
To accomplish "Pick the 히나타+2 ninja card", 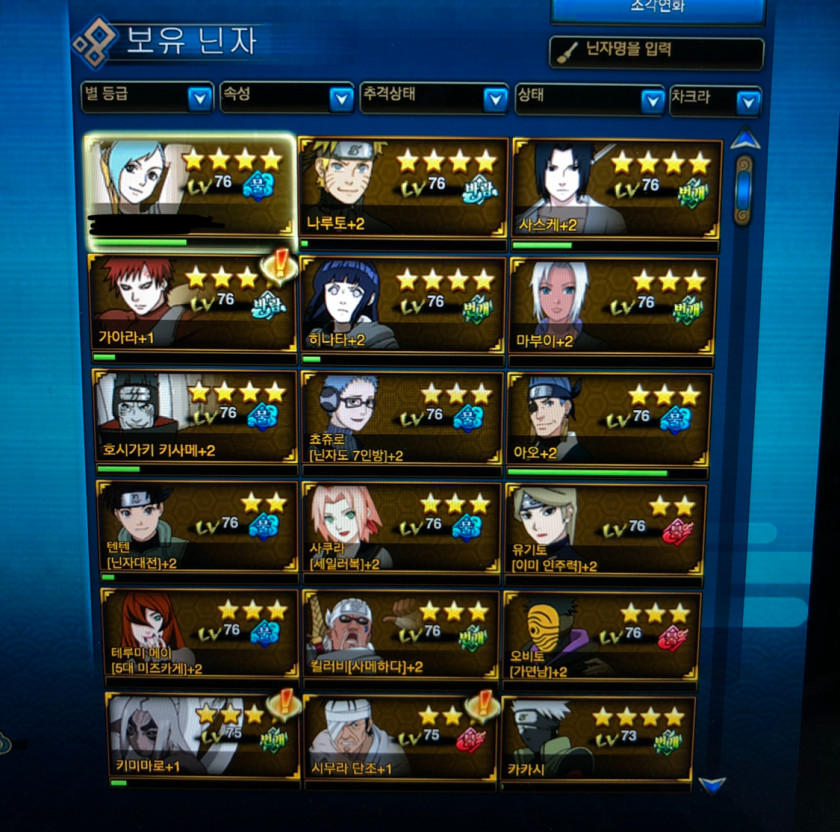I will click(403, 305).
